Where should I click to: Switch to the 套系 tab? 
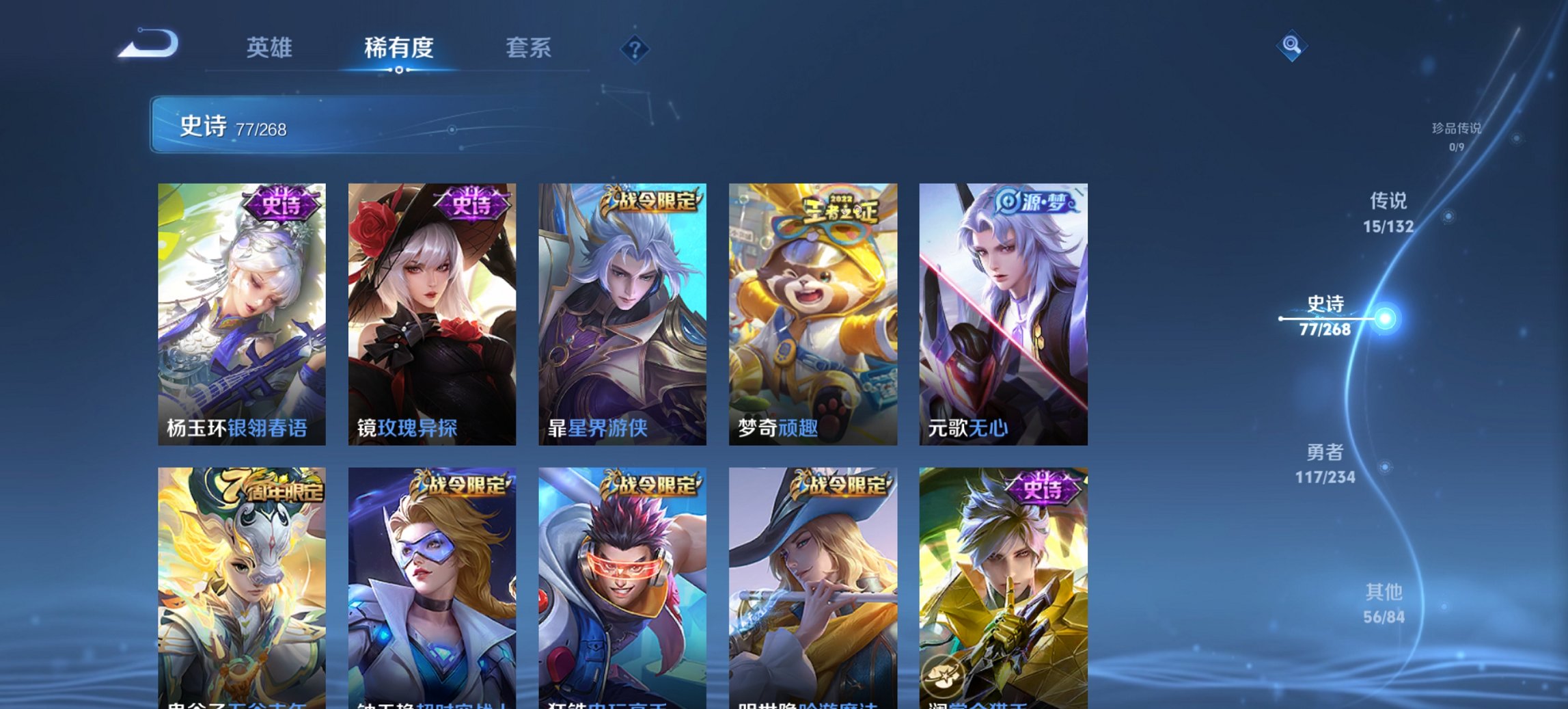click(529, 48)
